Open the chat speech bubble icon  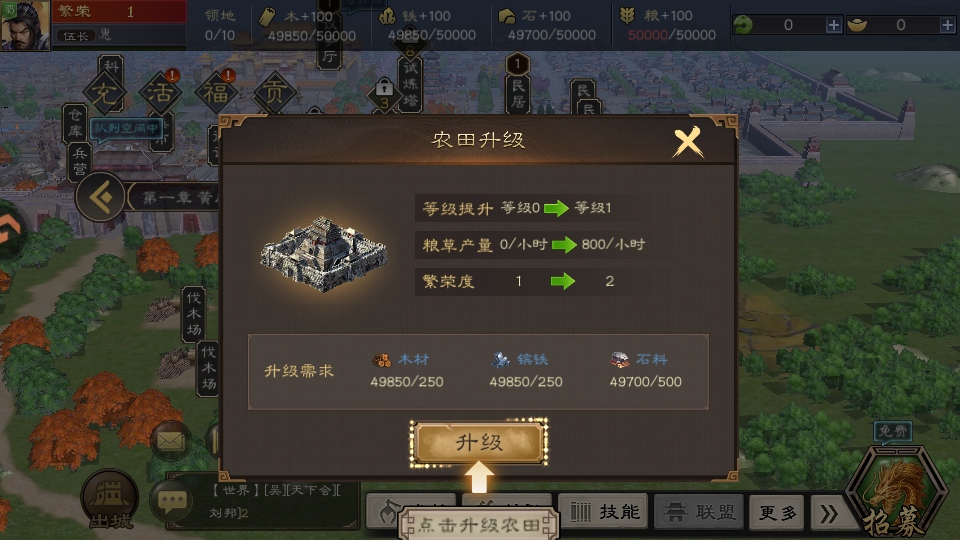[171, 500]
